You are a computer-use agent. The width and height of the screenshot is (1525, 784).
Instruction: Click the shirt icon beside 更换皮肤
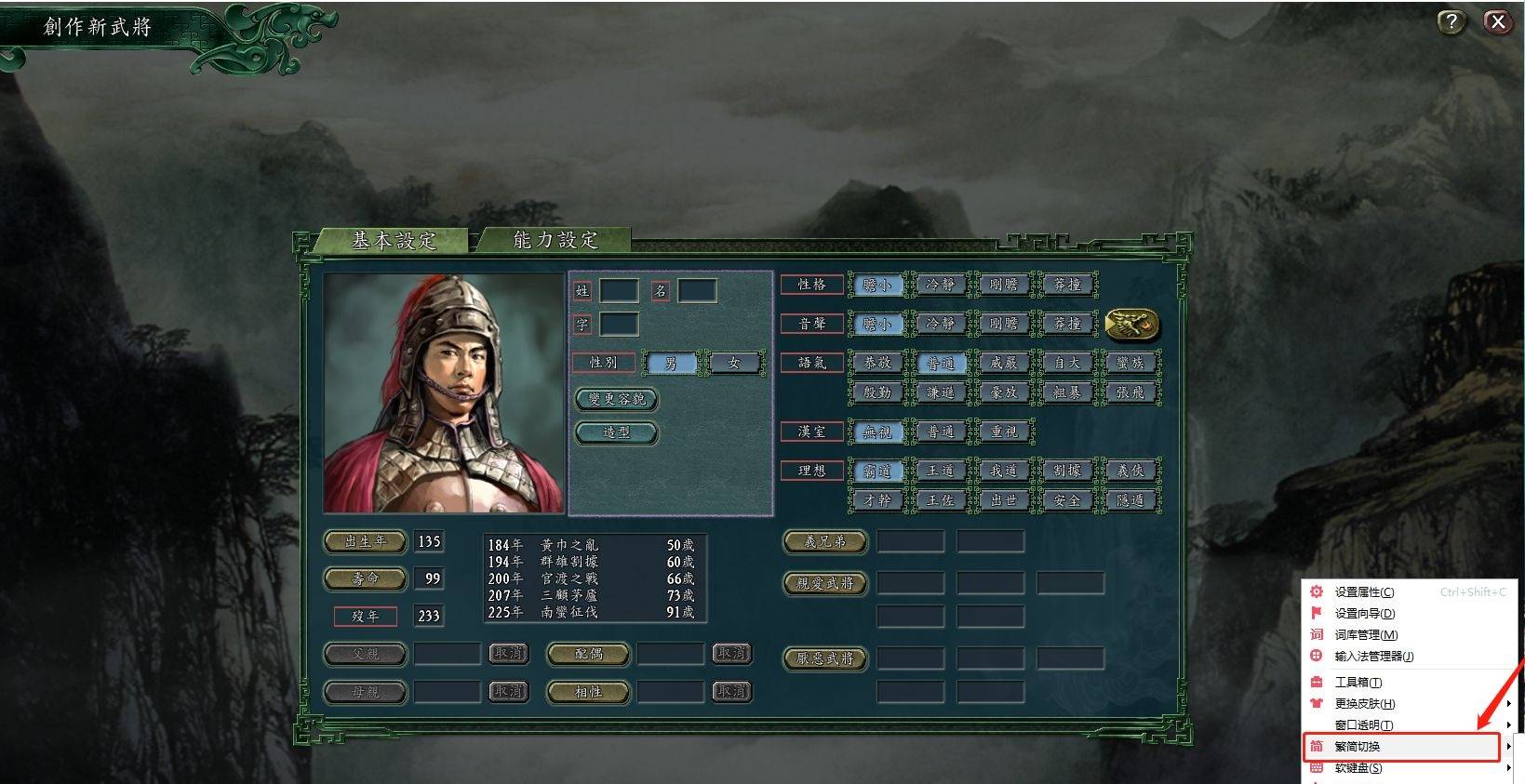1316,704
